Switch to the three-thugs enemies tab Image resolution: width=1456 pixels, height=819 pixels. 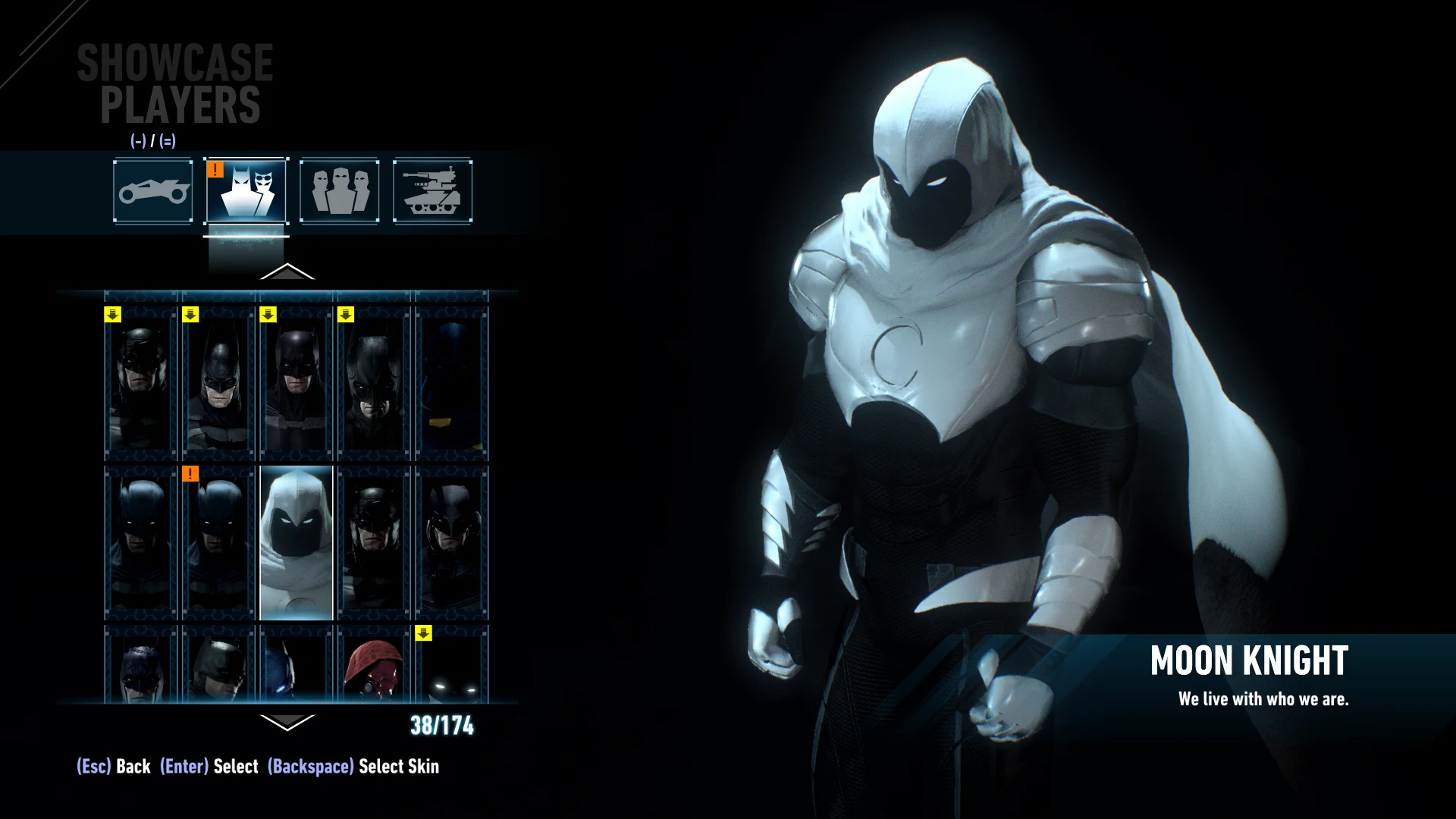(x=340, y=191)
